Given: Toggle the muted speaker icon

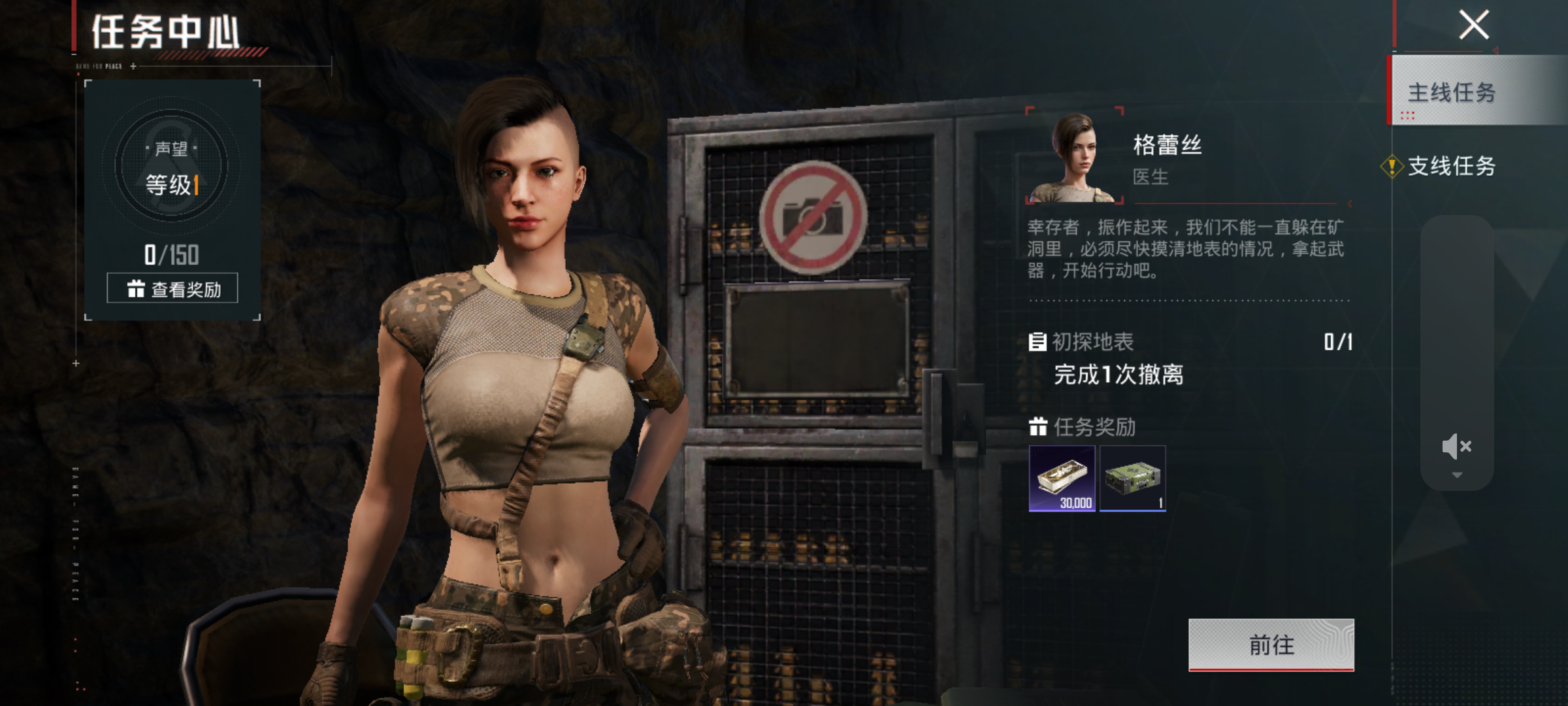Looking at the screenshot, I should (1456, 446).
